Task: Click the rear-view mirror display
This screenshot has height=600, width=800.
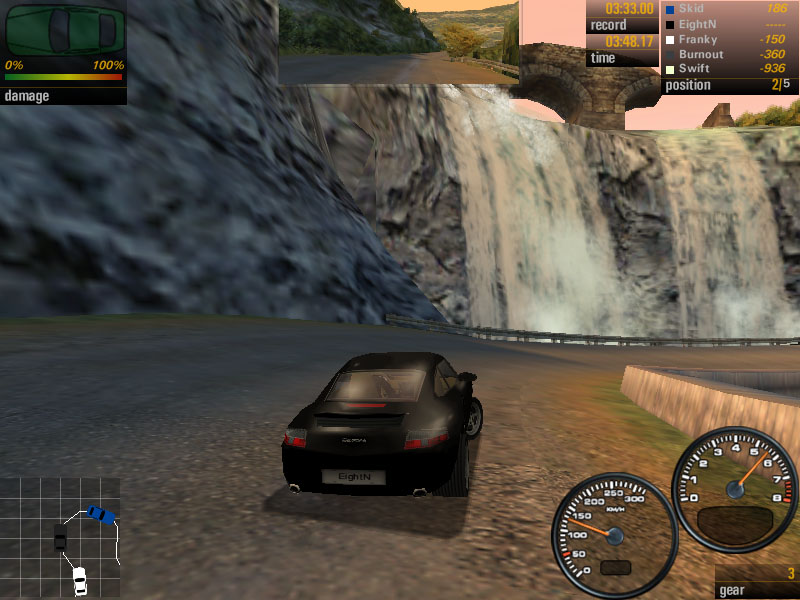Action: pyautogui.click(x=398, y=41)
